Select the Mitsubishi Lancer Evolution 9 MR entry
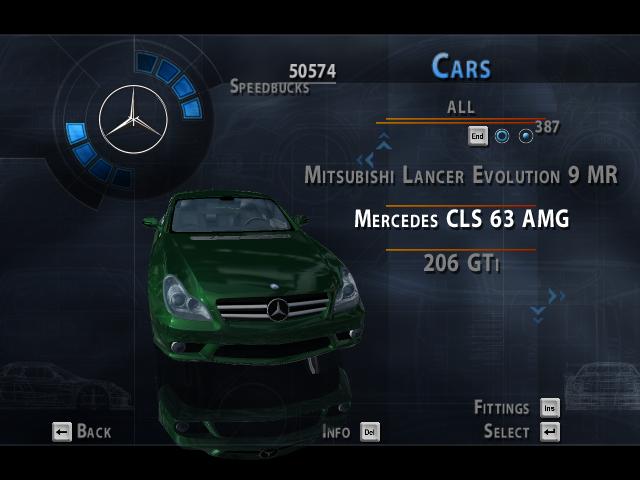The width and height of the screenshot is (640, 480). [x=461, y=175]
